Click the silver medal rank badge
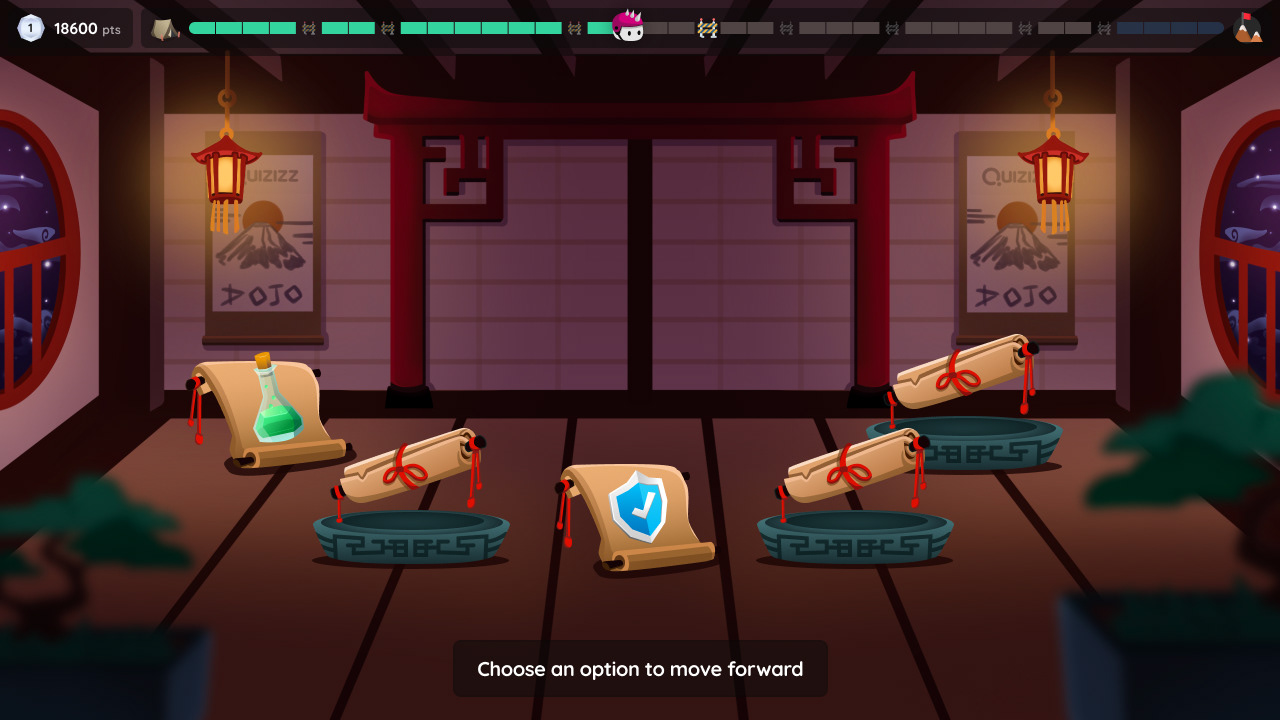The height and width of the screenshot is (720, 1280). pyautogui.click(x=30, y=28)
